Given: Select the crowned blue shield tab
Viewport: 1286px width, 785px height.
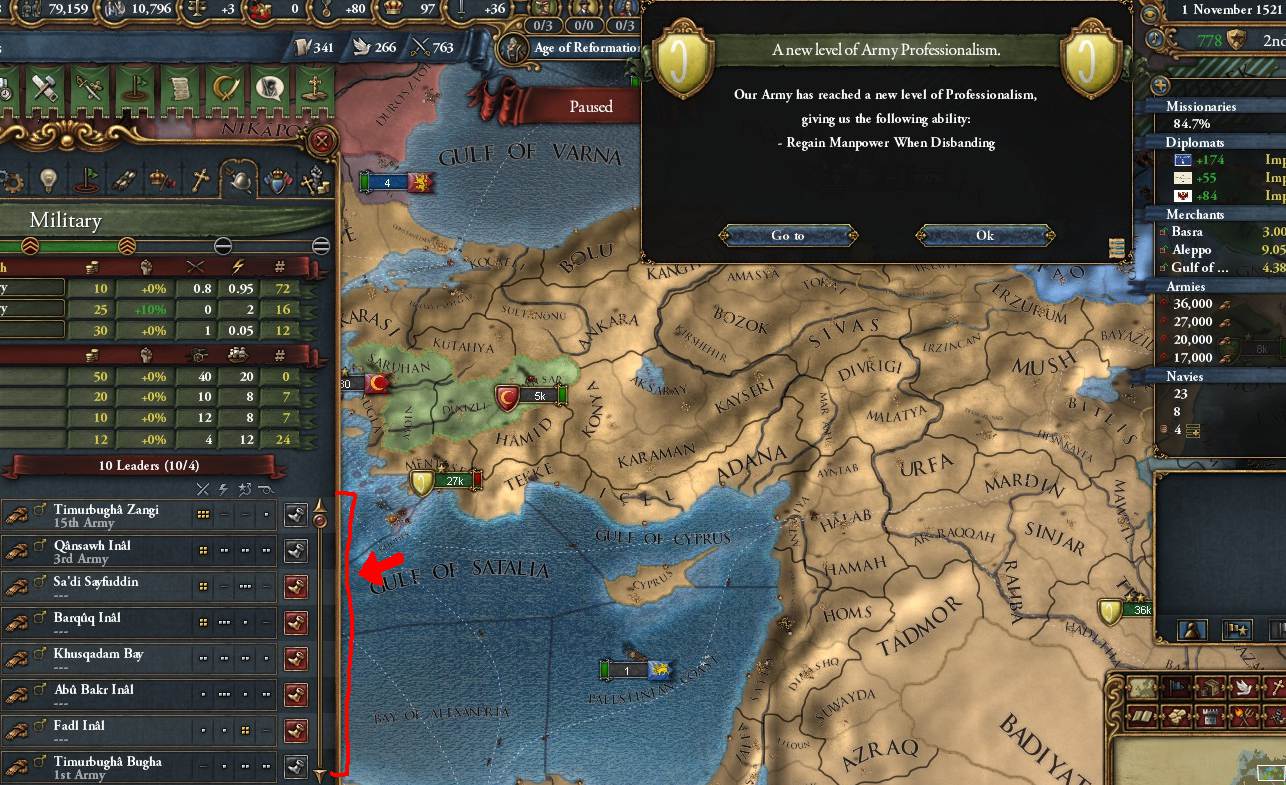Looking at the screenshot, I should (x=277, y=180).
